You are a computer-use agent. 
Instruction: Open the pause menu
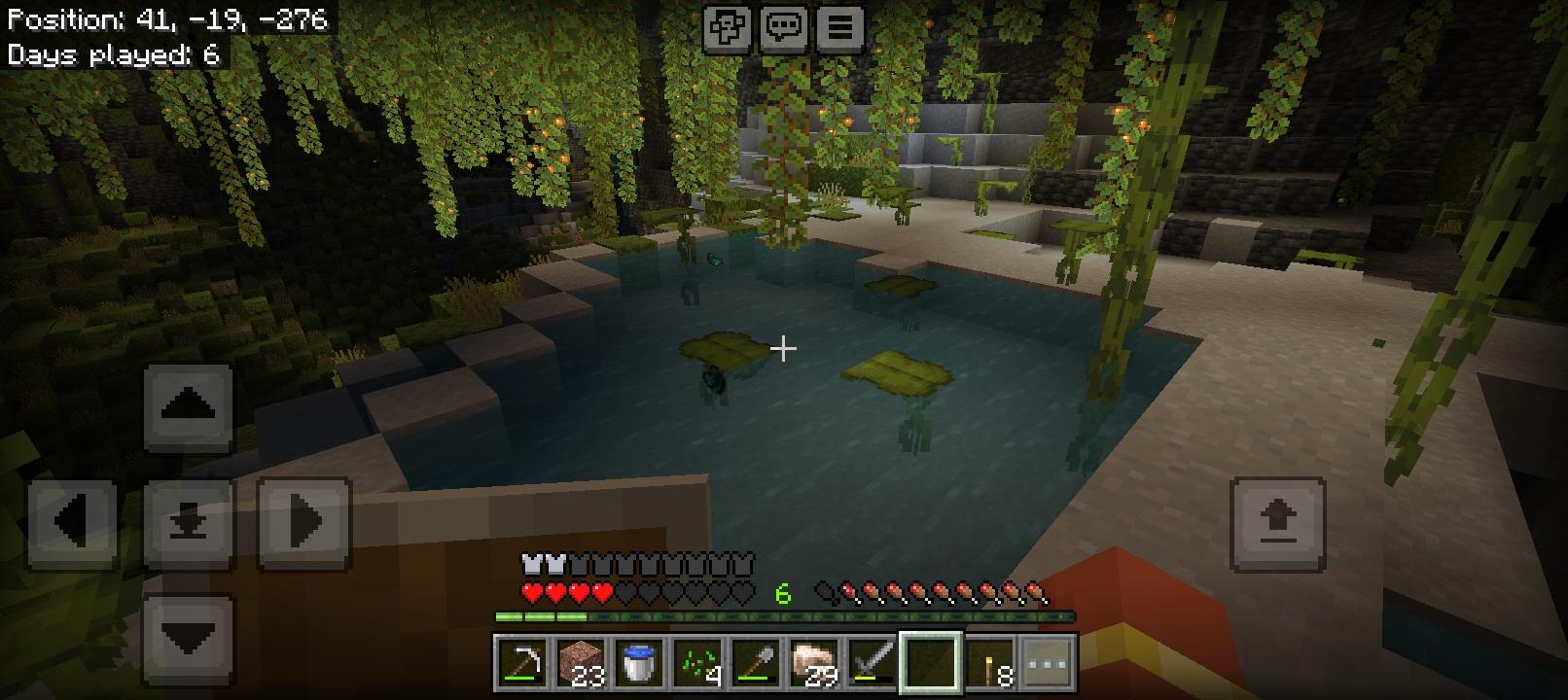tap(840, 27)
